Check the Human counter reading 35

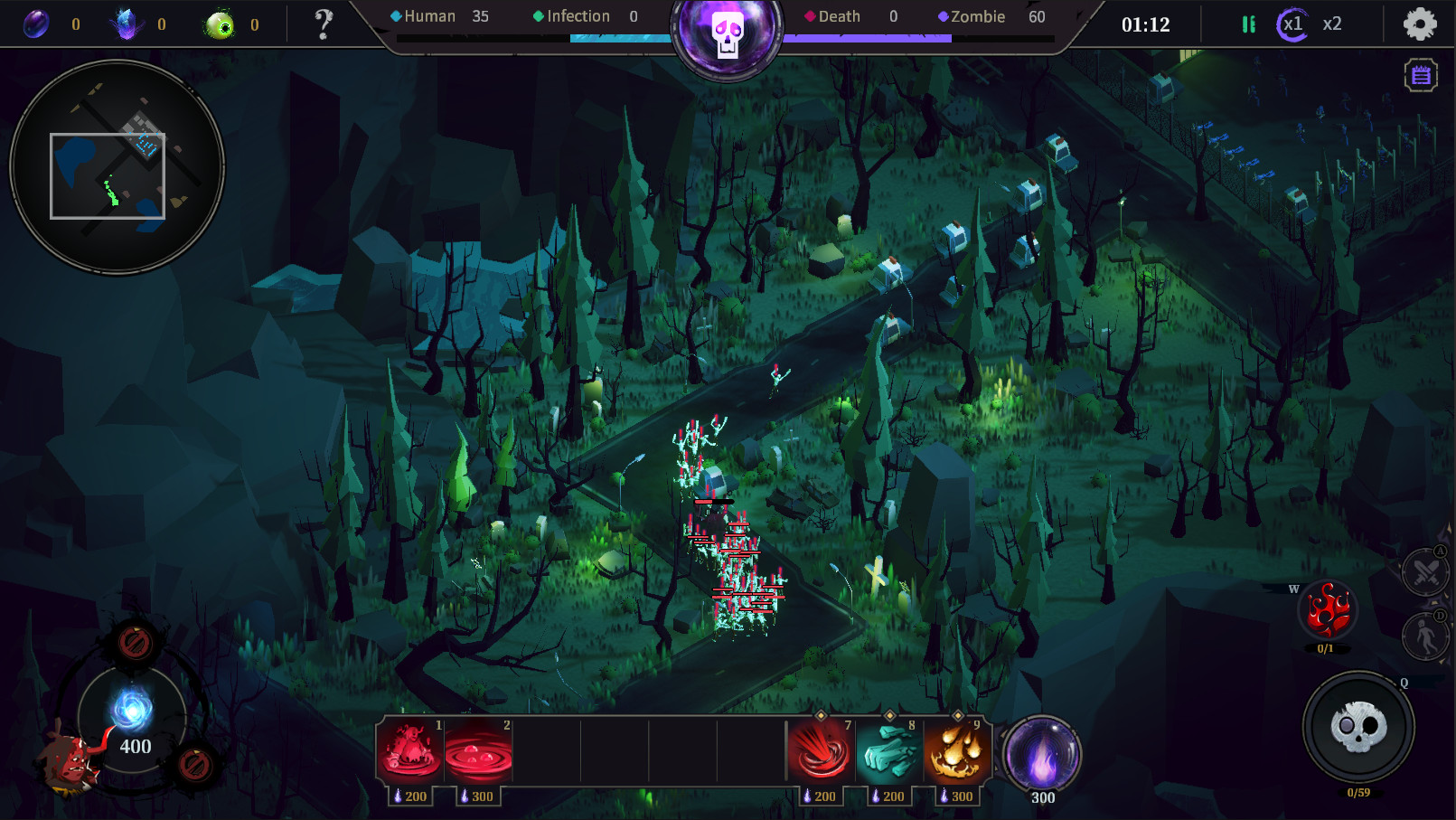431,15
